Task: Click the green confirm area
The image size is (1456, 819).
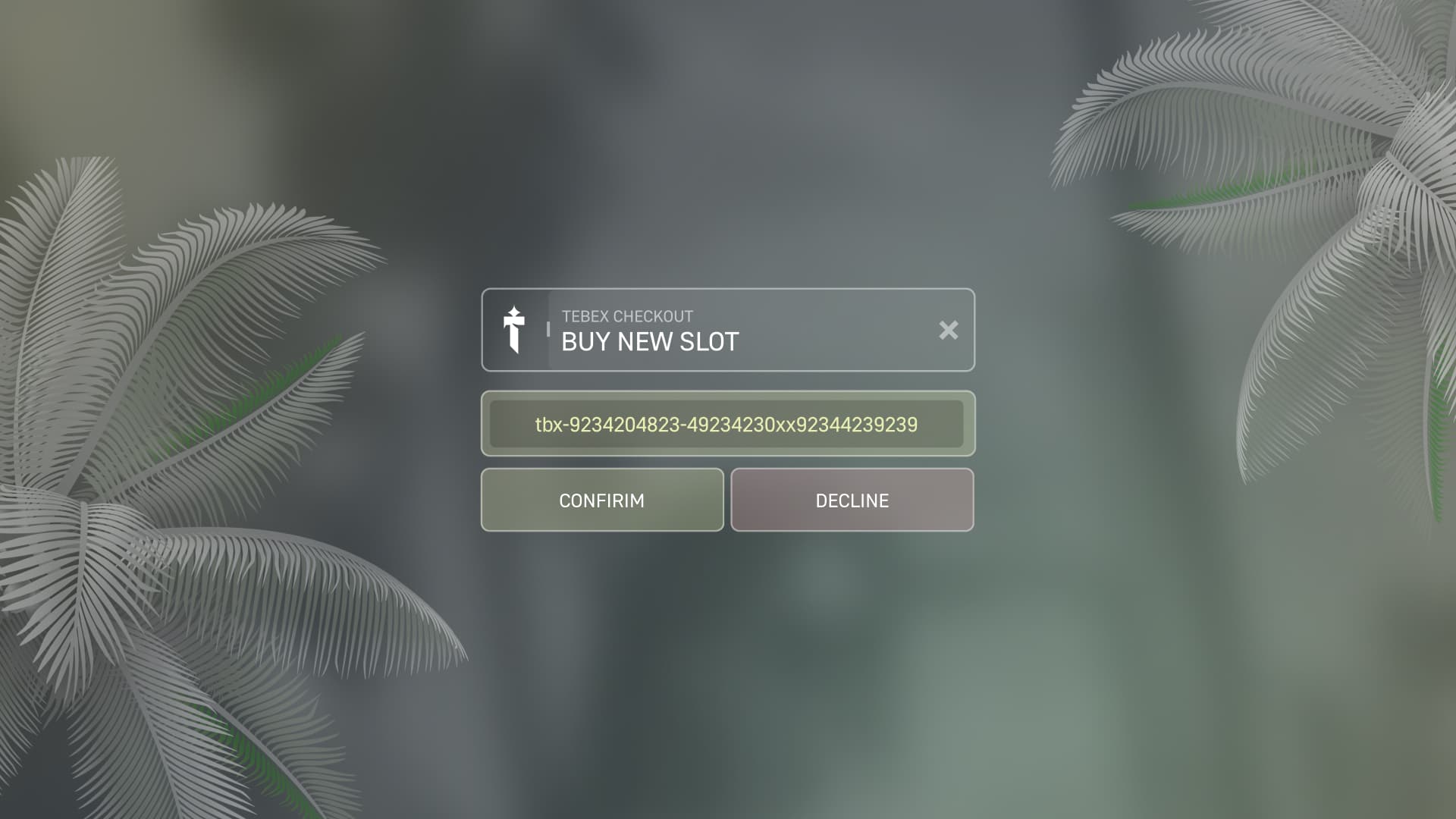Action: (601, 499)
